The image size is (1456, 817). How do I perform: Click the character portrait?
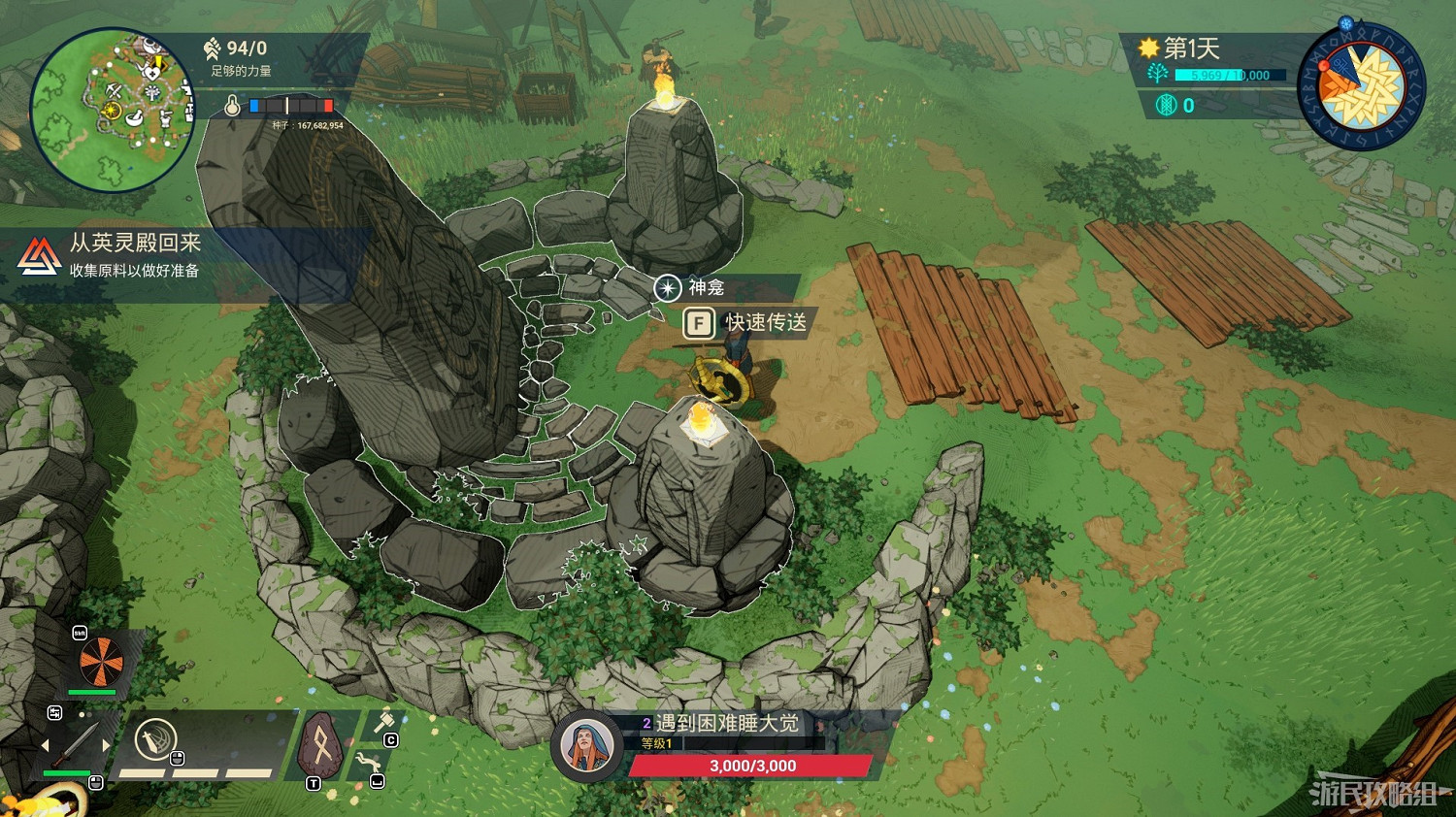click(585, 746)
